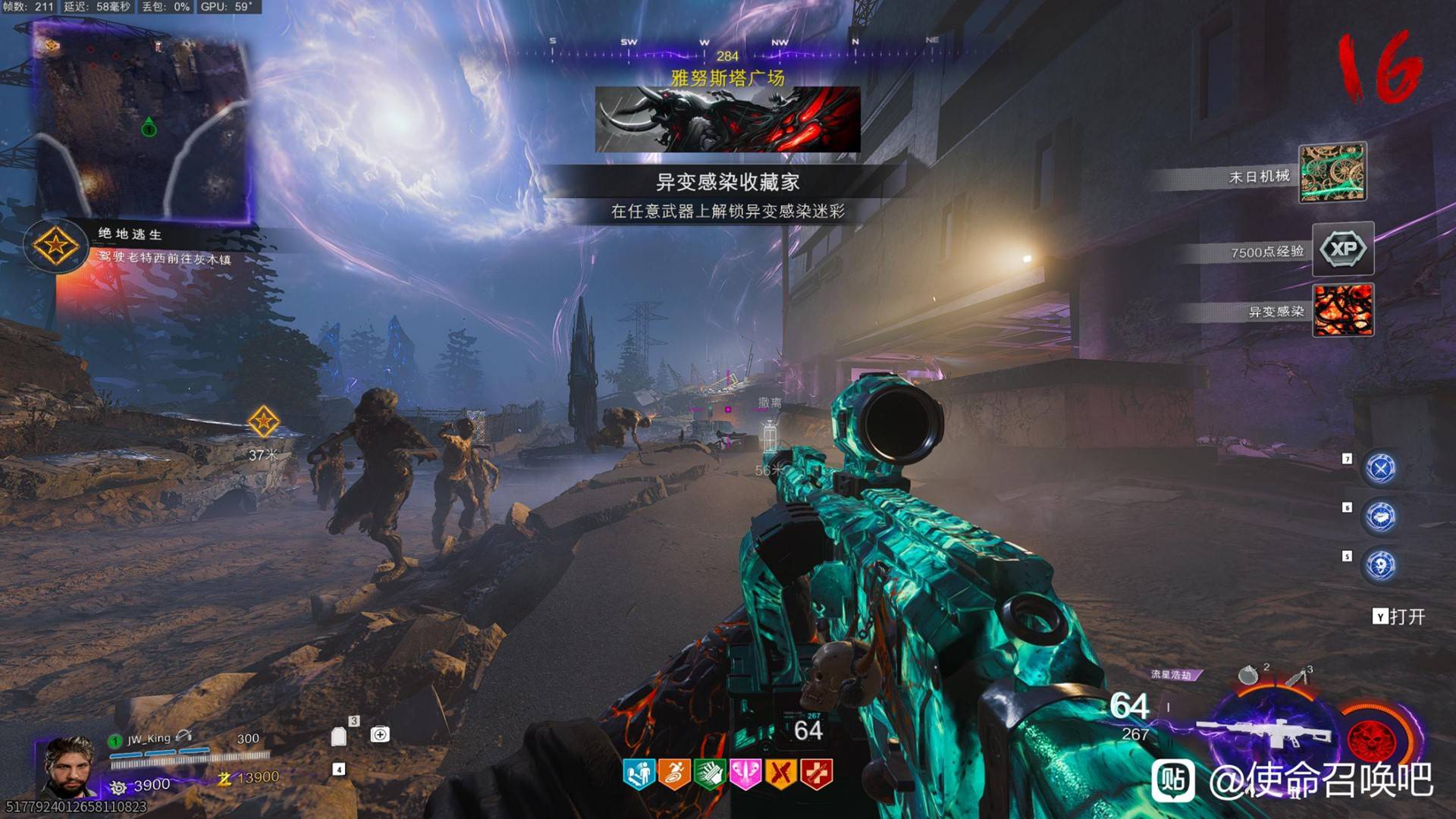This screenshot has width=1456, height=819.
Task: Open the 末日机械 reward thumbnail
Action: point(1332,172)
